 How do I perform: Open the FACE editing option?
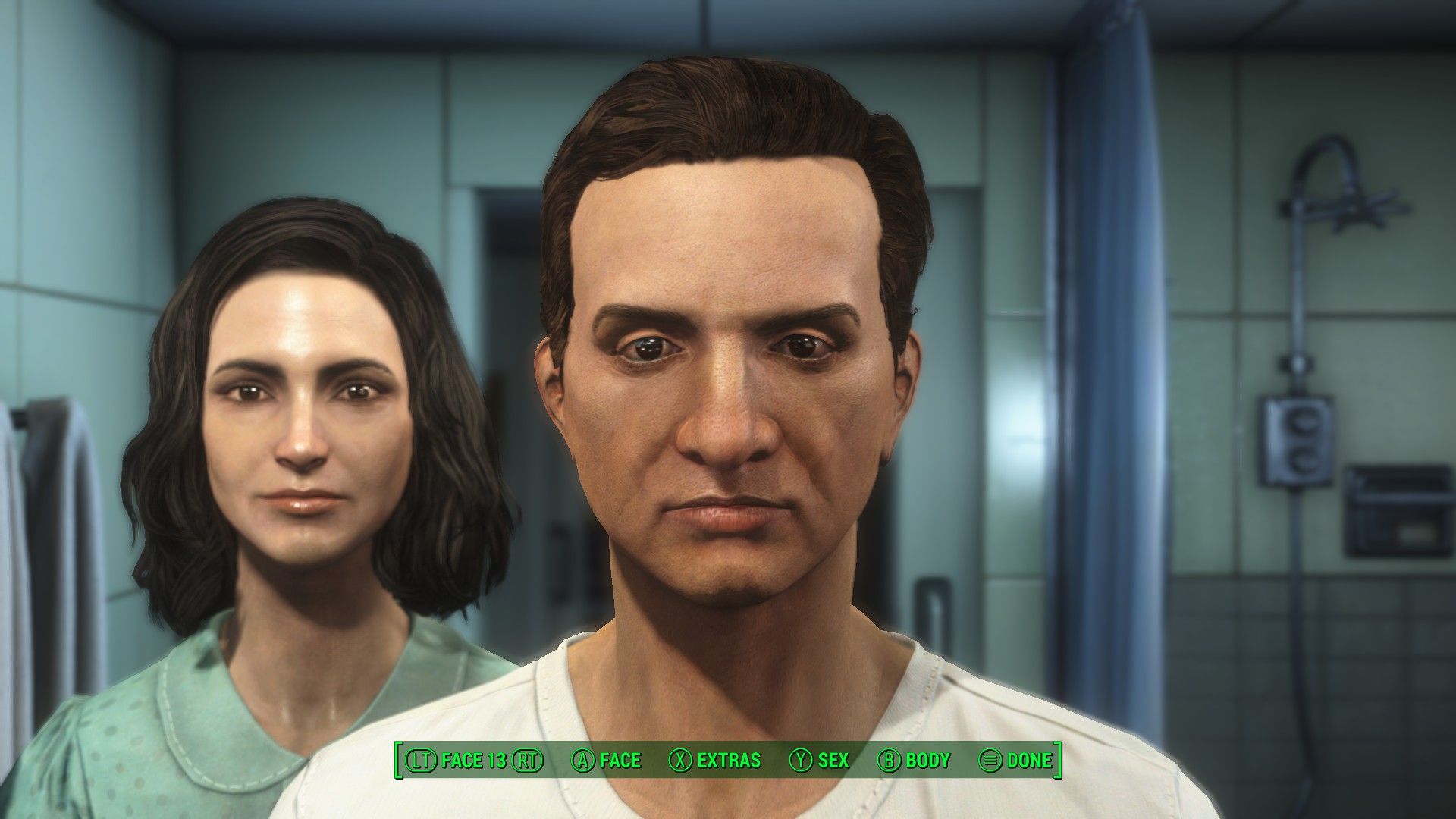(x=606, y=760)
